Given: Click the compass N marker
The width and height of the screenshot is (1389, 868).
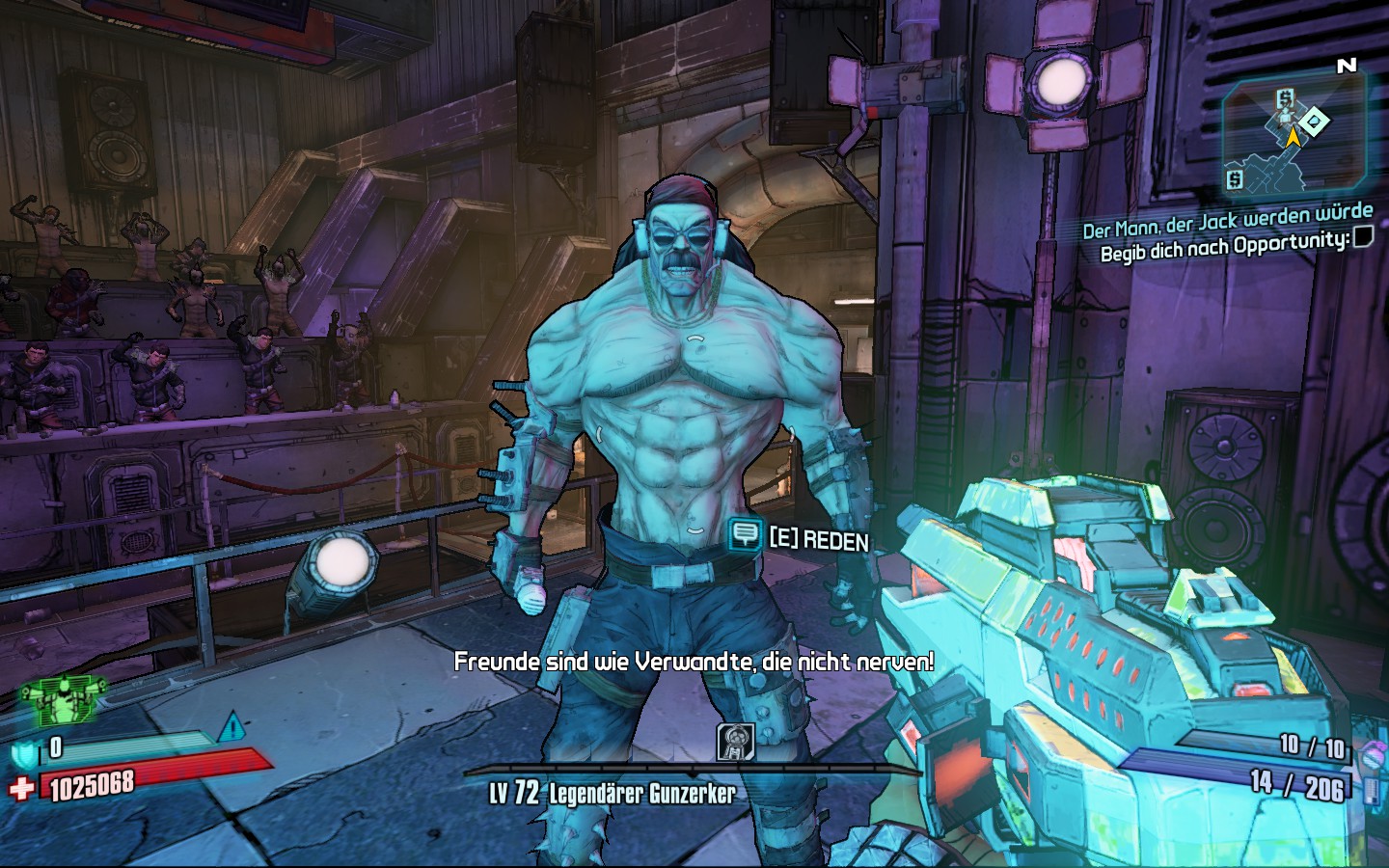Looking at the screenshot, I should [x=1347, y=66].
